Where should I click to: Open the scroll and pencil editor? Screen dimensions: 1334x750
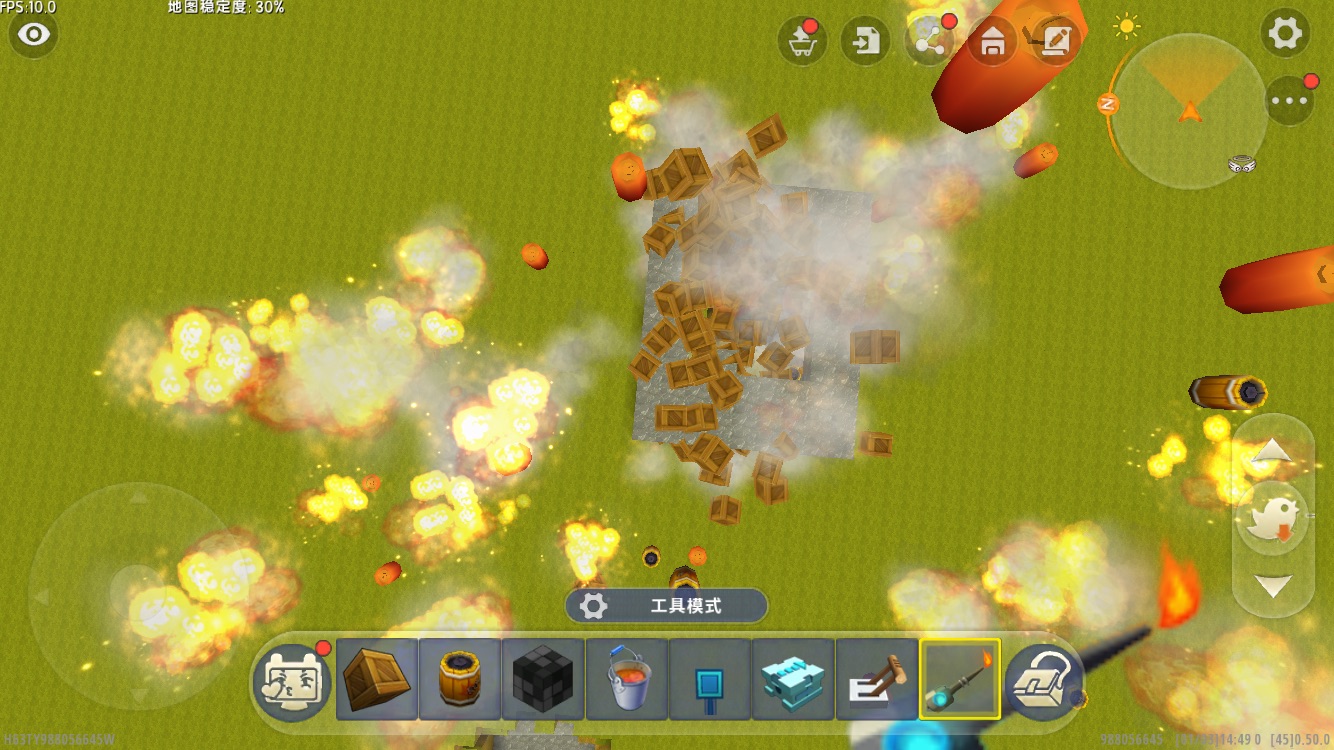point(1055,41)
